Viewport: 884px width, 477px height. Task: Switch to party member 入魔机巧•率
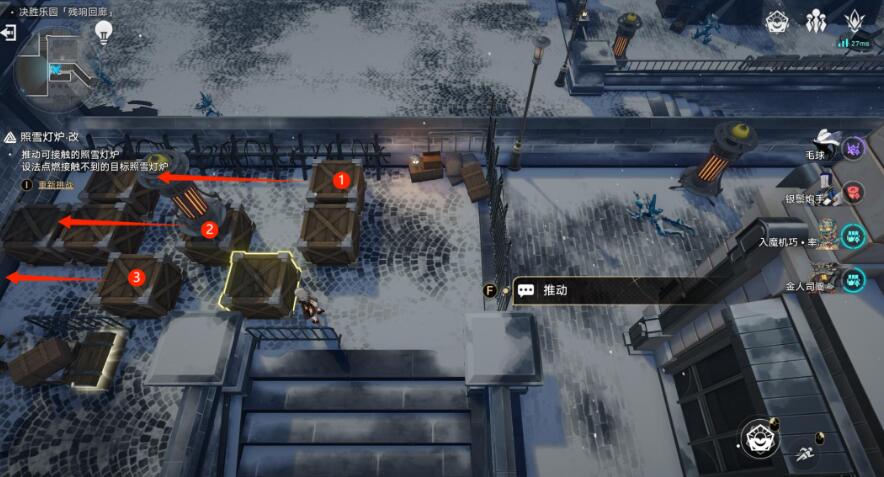tap(852, 236)
